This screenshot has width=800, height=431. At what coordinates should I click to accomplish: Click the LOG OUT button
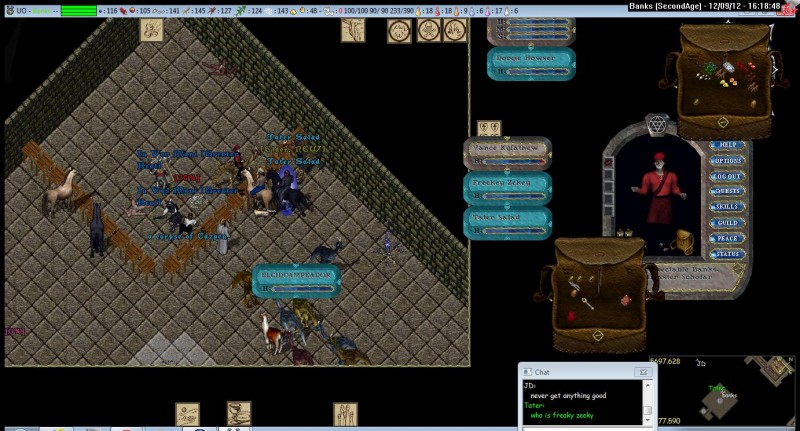(727, 176)
